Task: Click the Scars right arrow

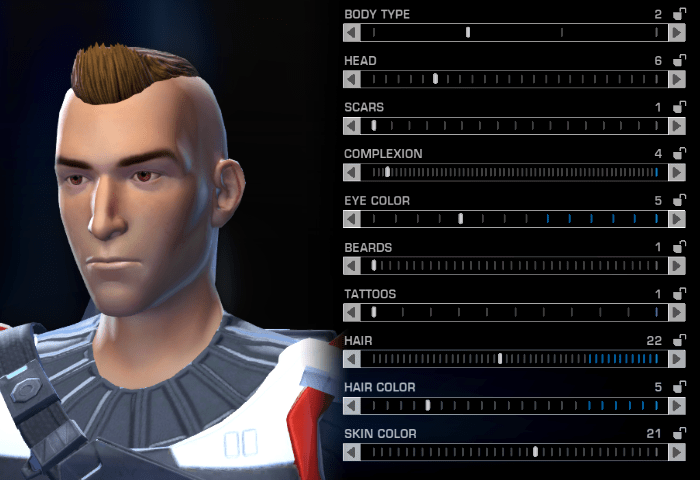Action: pos(677,126)
